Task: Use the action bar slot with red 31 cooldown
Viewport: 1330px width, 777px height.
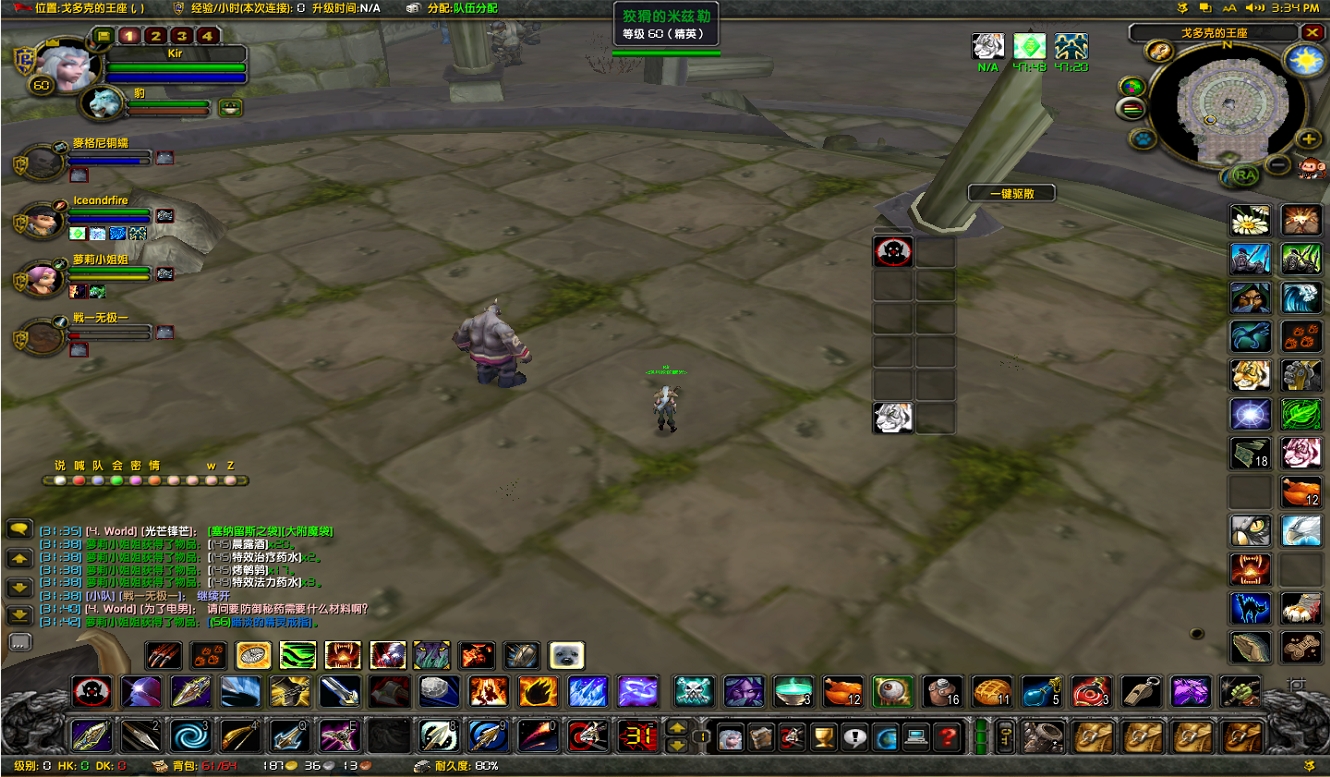Action: pyautogui.click(x=637, y=737)
